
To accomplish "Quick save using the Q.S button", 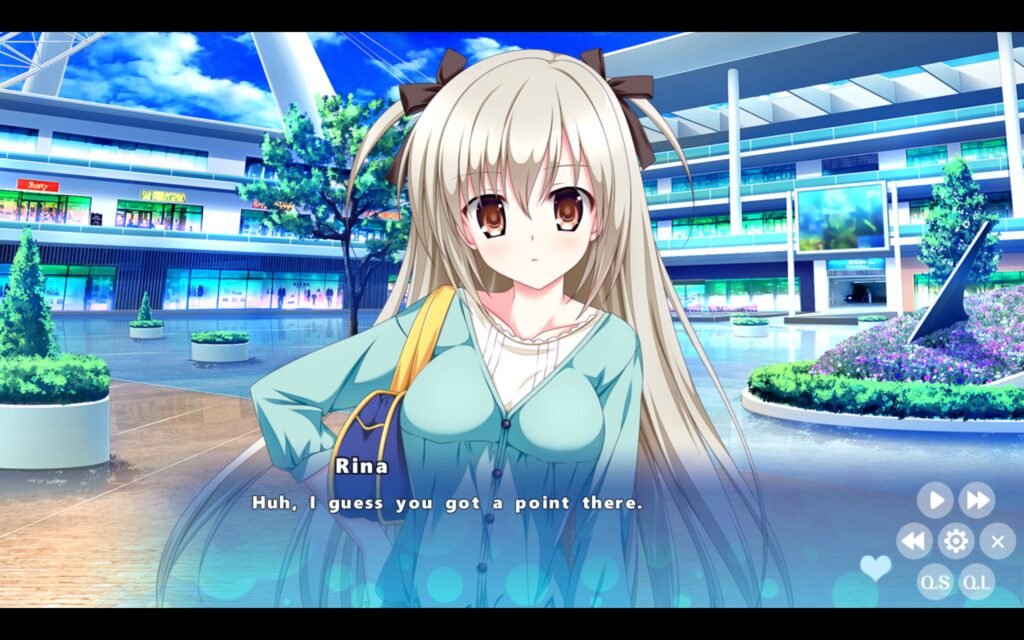I will pos(935,581).
